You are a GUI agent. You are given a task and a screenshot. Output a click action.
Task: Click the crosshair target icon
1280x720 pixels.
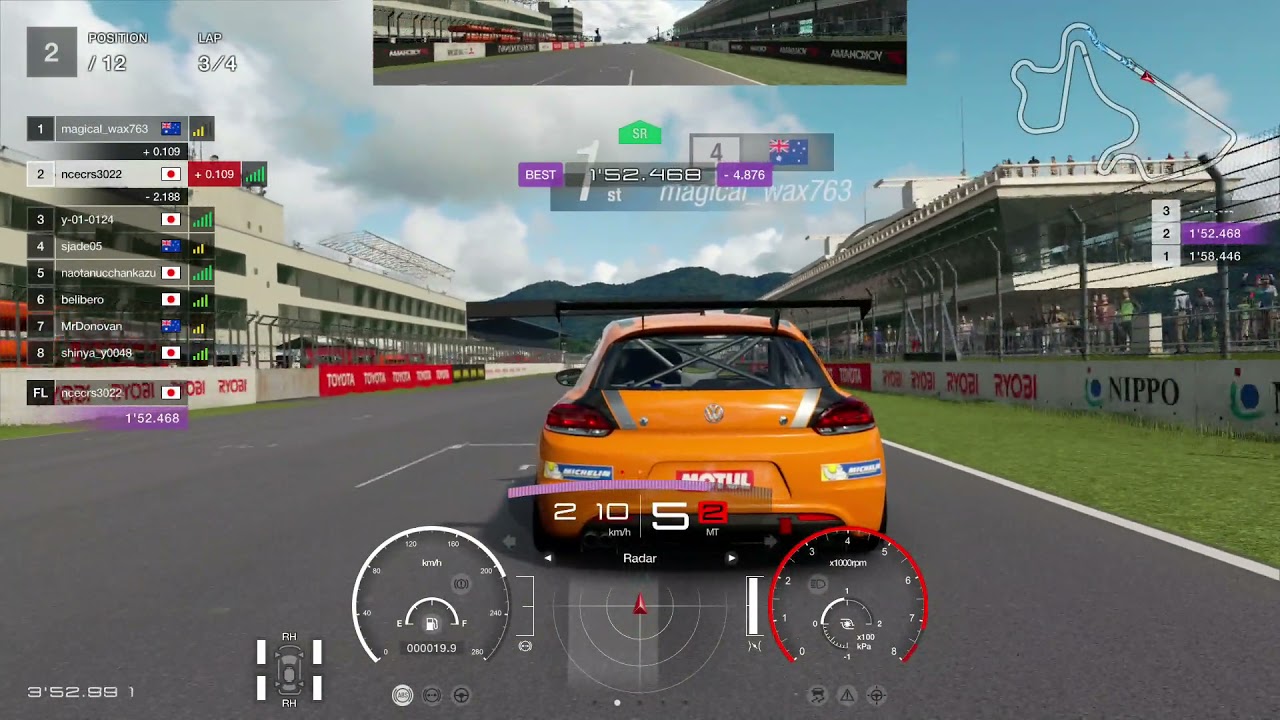[877, 695]
